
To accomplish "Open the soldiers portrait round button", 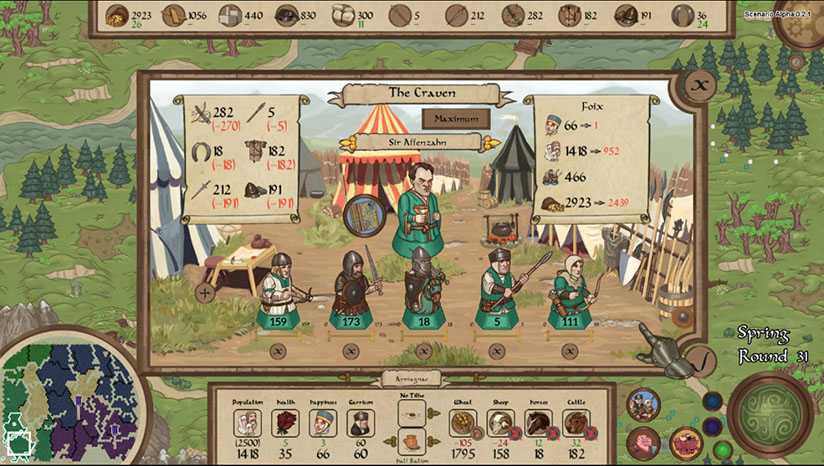I will pyautogui.click(x=644, y=404).
